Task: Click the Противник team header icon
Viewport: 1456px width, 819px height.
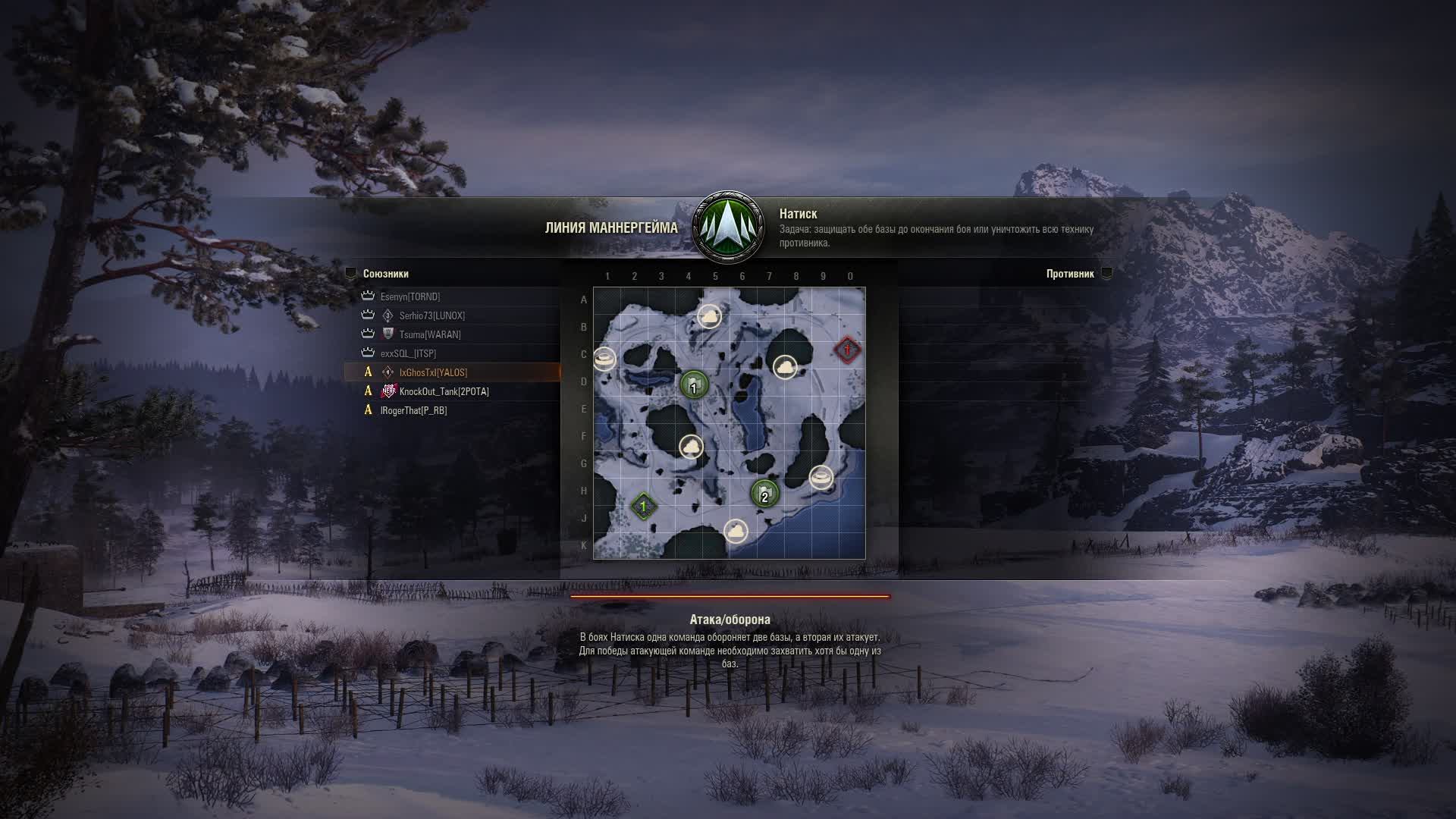Action: (1106, 274)
